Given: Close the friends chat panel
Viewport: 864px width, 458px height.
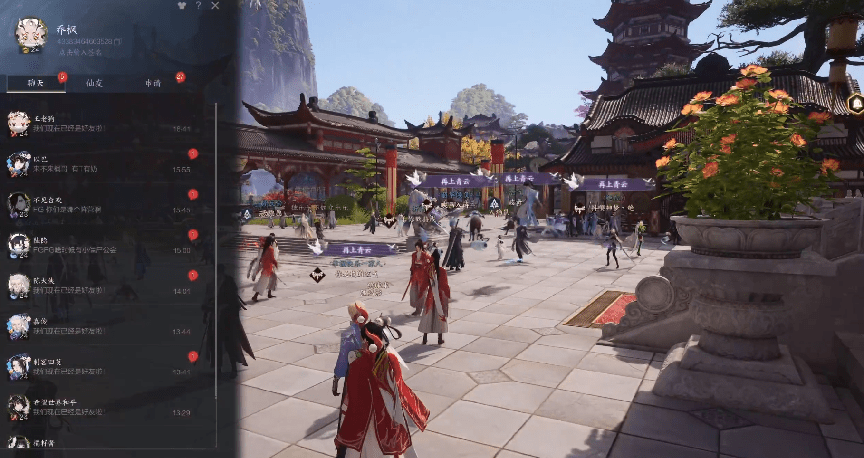Looking at the screenshot, I should pos(216,6).
